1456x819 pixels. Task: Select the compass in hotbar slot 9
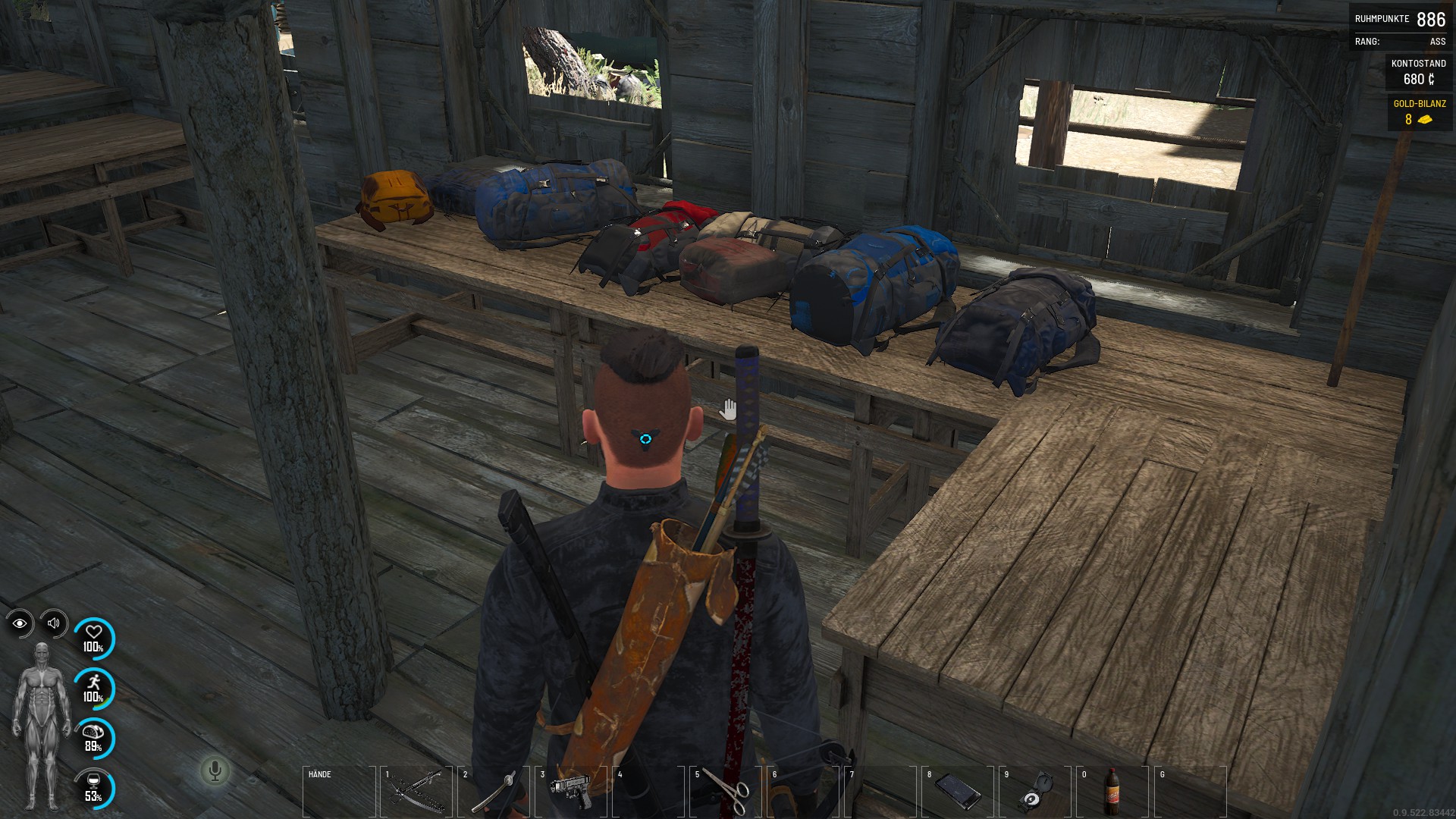1035,793
